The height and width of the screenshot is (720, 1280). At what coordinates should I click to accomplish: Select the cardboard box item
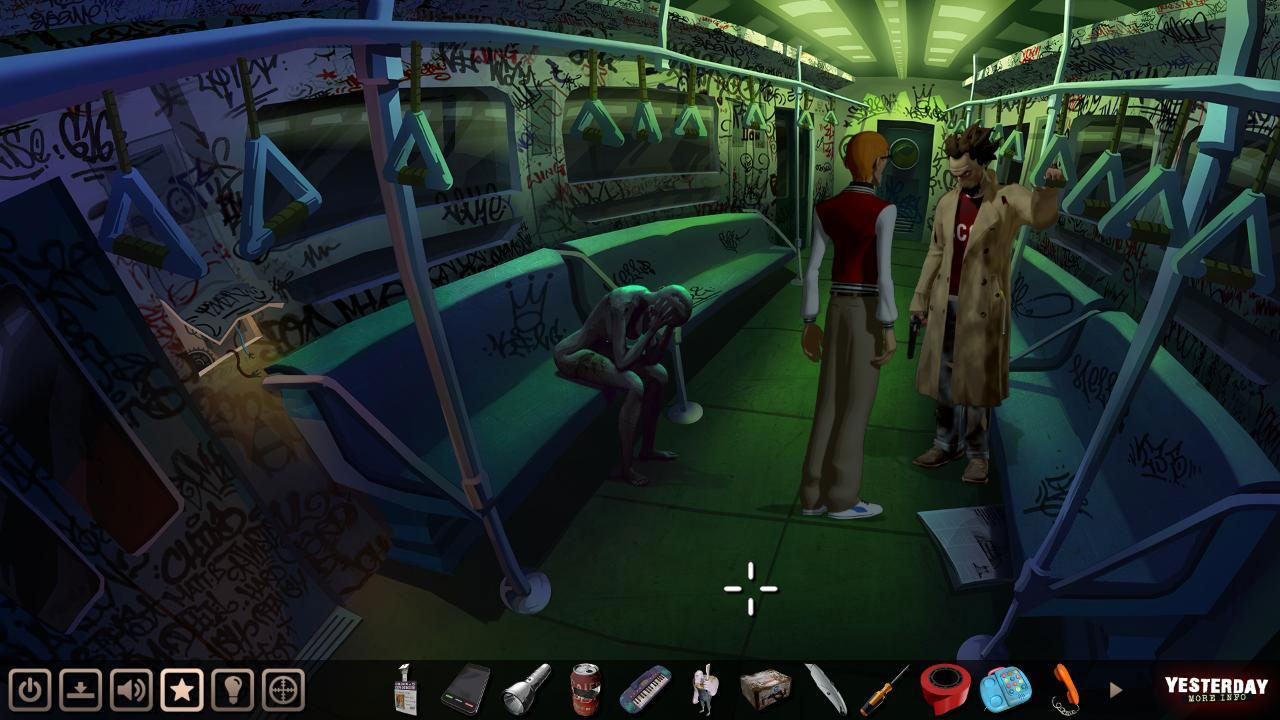(x=765, y=689)
